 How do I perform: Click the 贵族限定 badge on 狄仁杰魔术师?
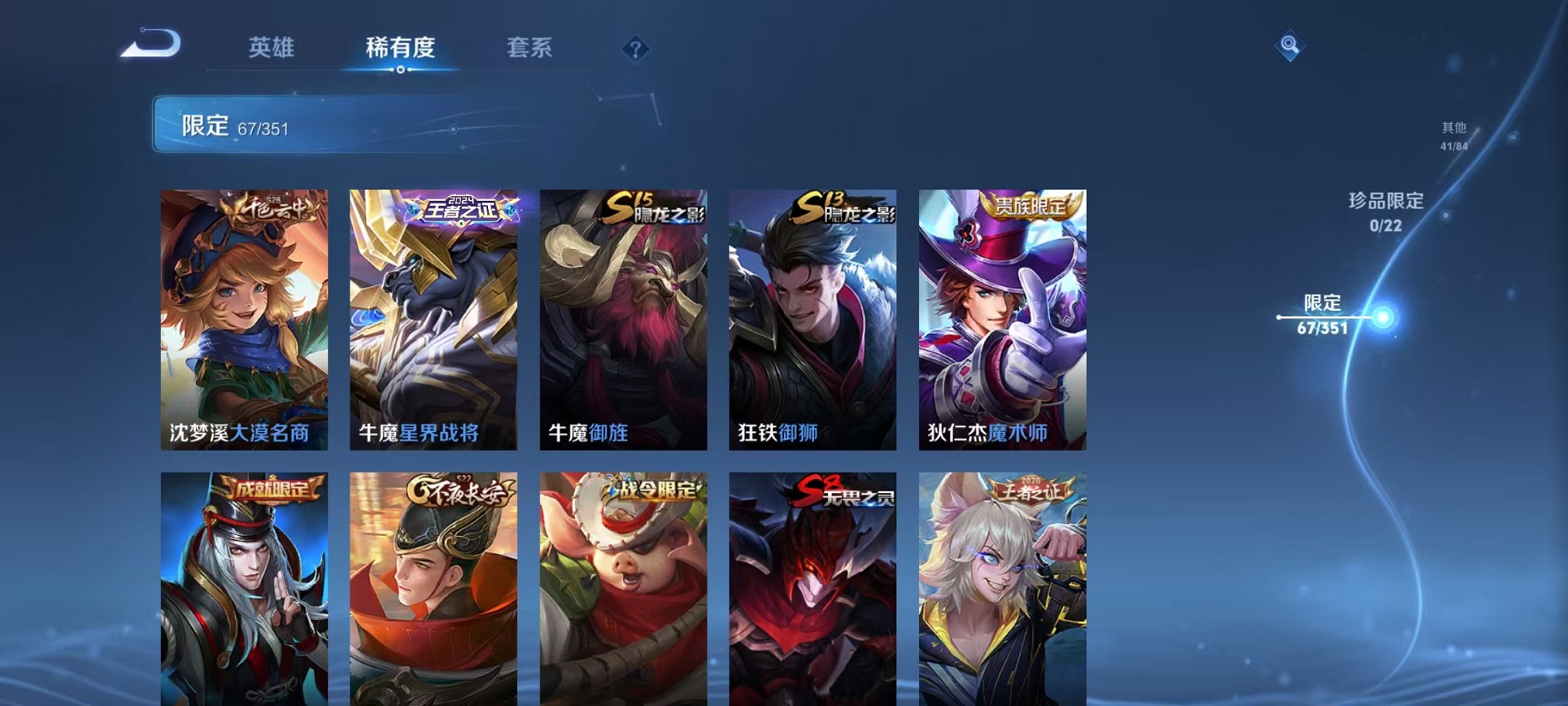pos(1029,208)
